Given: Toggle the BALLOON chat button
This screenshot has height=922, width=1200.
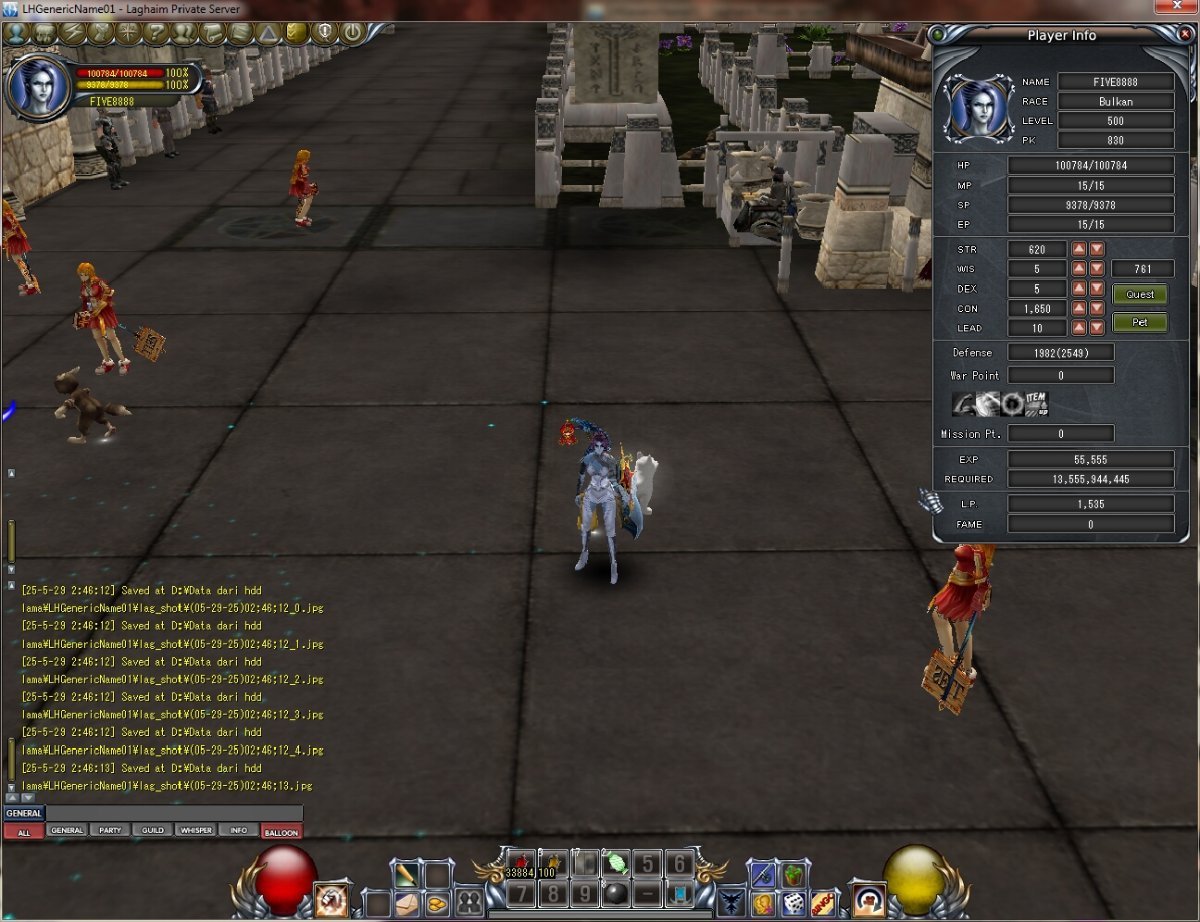Looking at the screenshot, I should click(x=281, y=831).
